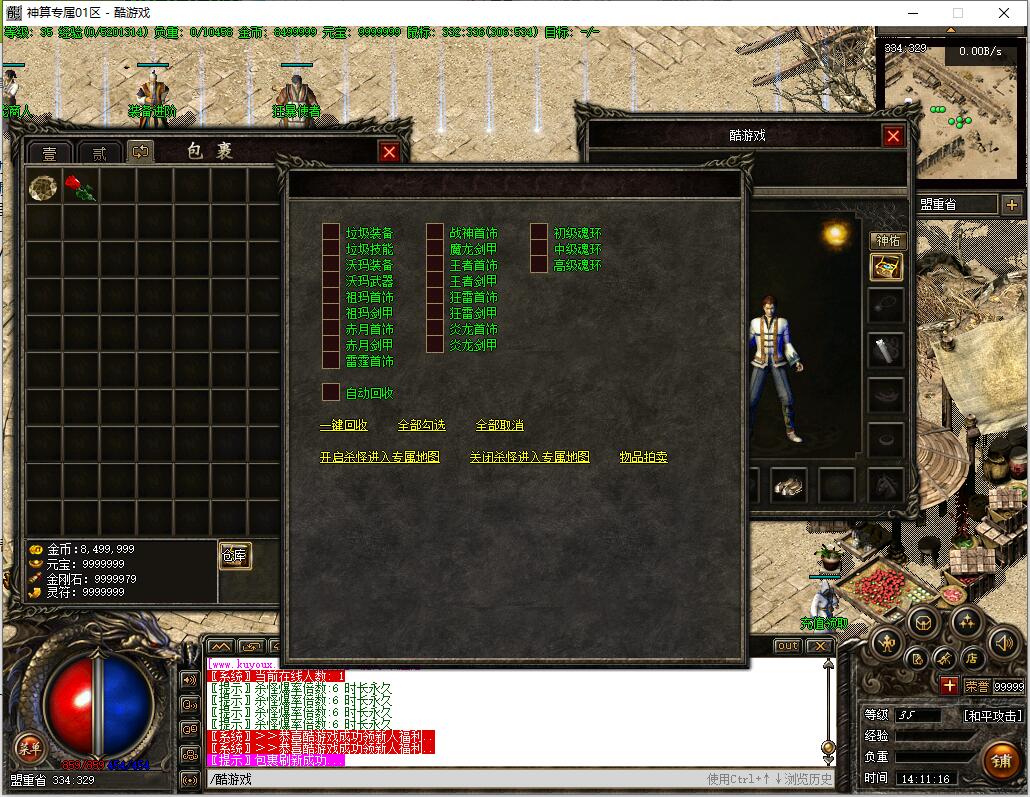The width and height of the screenshot is (1030, 797).
Task: Open the round 铺 shop button
Action: [999, 759]
